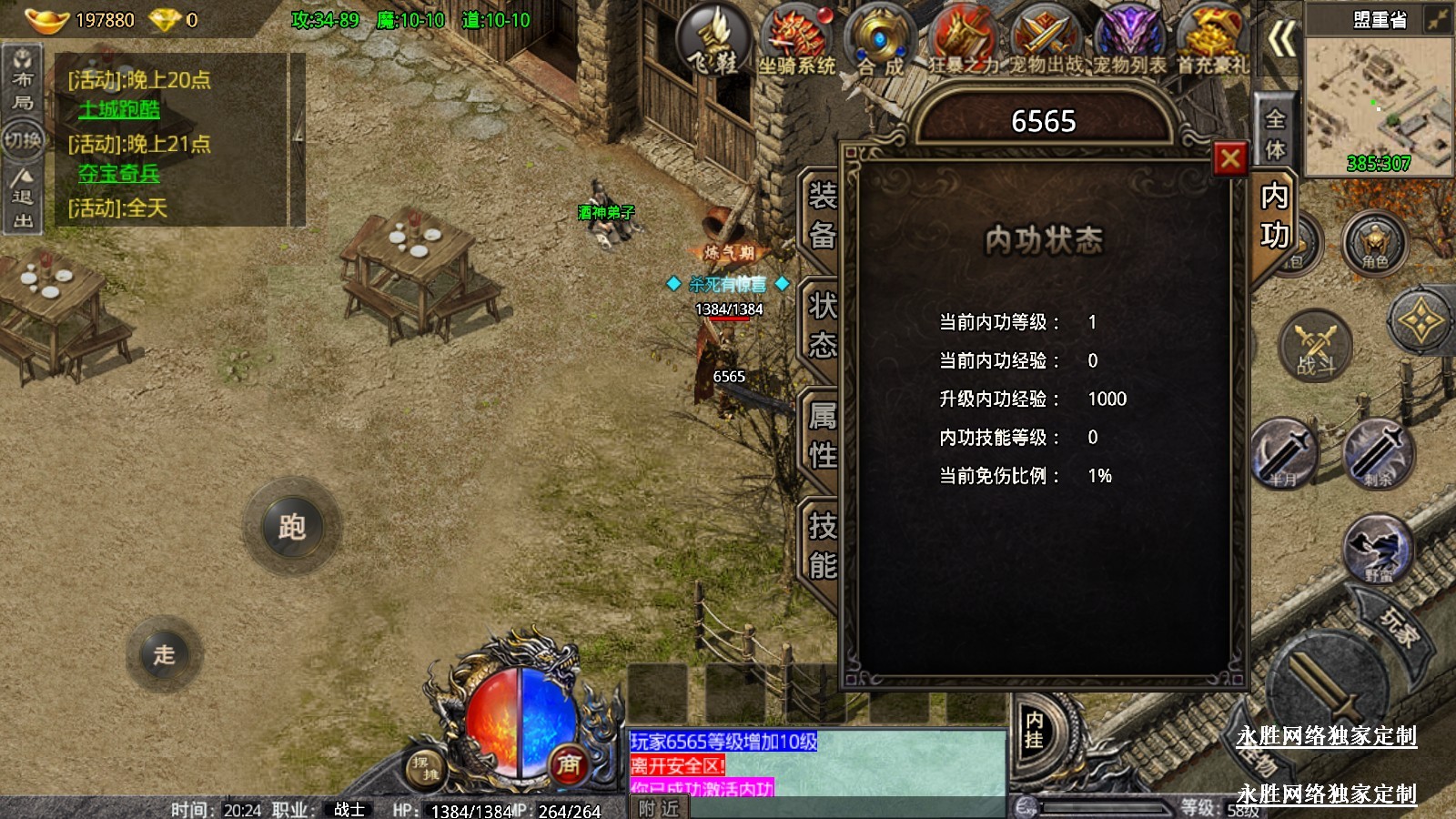Switch to the 装备 tab
The image size is (1456, 819).
click(x=822, y=215)
